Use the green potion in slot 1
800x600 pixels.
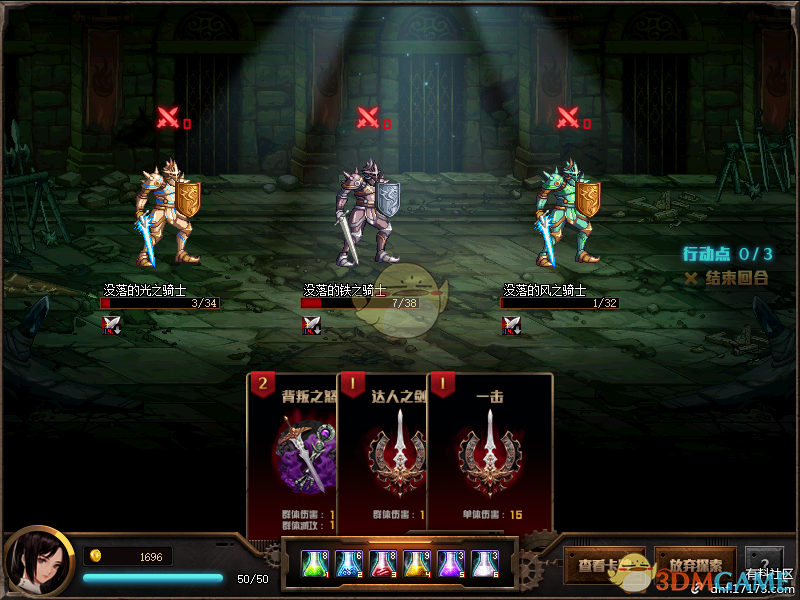315,564
